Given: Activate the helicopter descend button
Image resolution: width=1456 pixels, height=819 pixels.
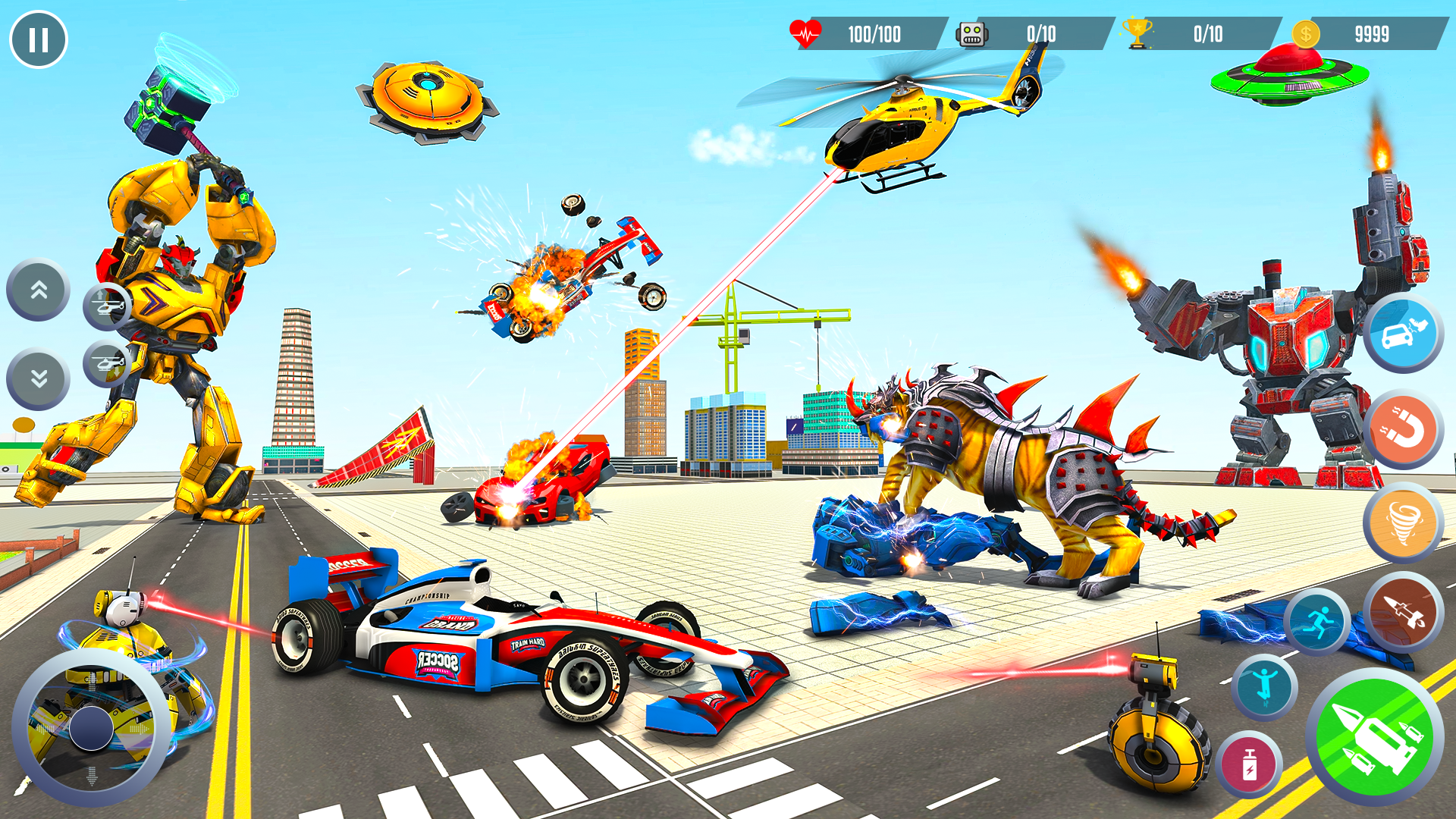Looking at the screenshot, I should (x=107, y=363).
